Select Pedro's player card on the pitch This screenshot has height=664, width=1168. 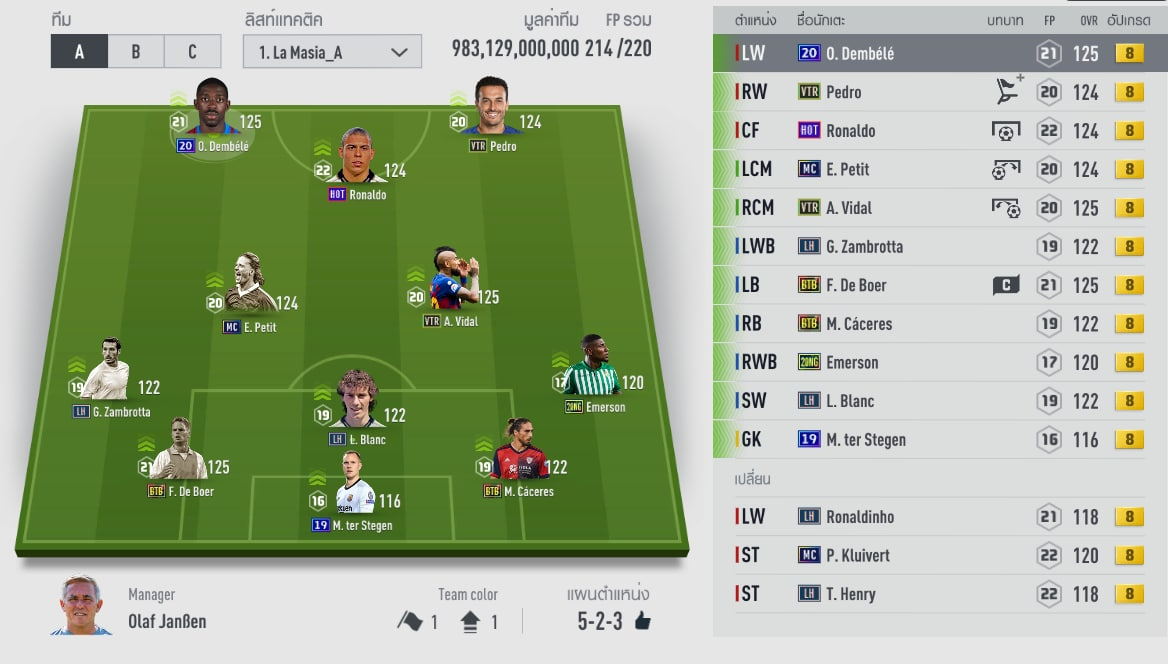coord(492,108)
